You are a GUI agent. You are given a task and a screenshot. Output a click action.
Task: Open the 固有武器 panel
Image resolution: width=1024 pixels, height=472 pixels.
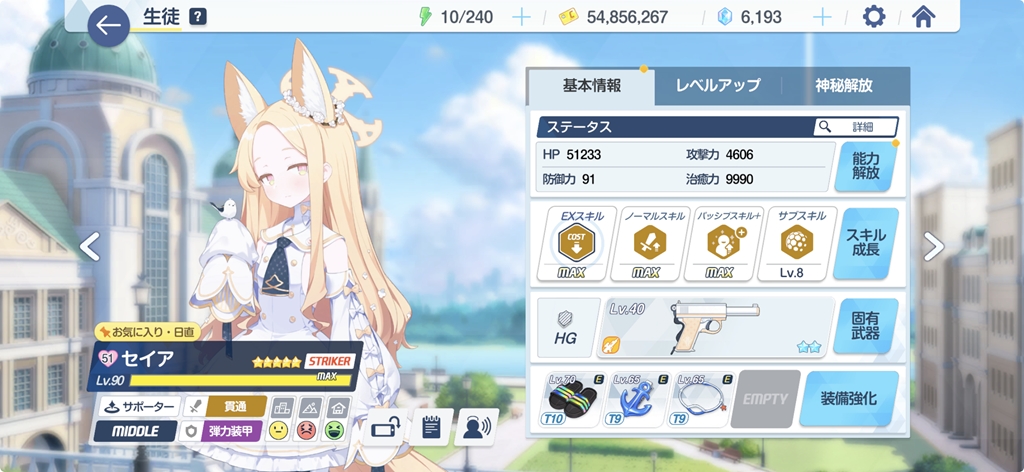click(866, 326)
